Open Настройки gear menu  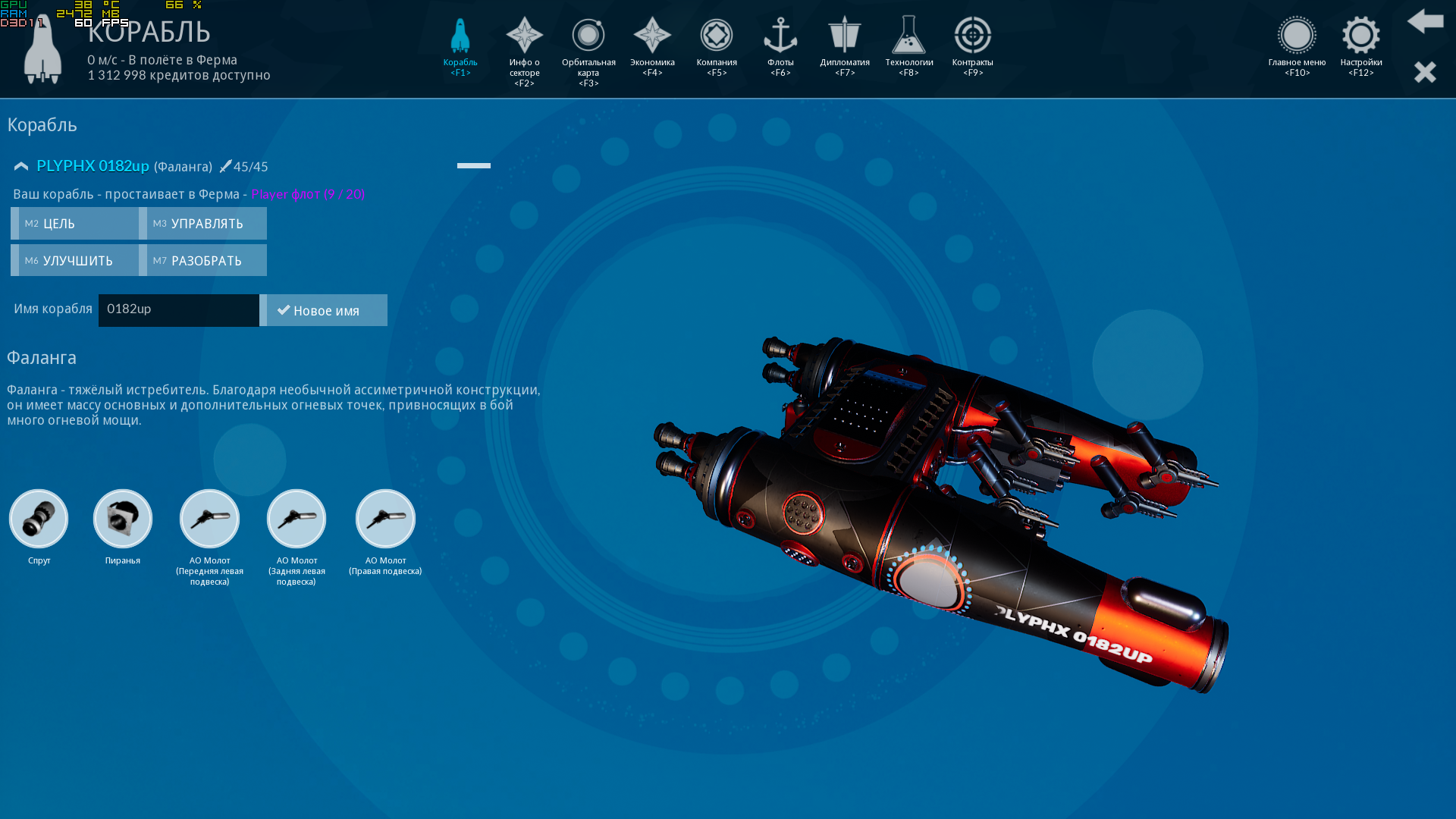tap(1360, 45)
